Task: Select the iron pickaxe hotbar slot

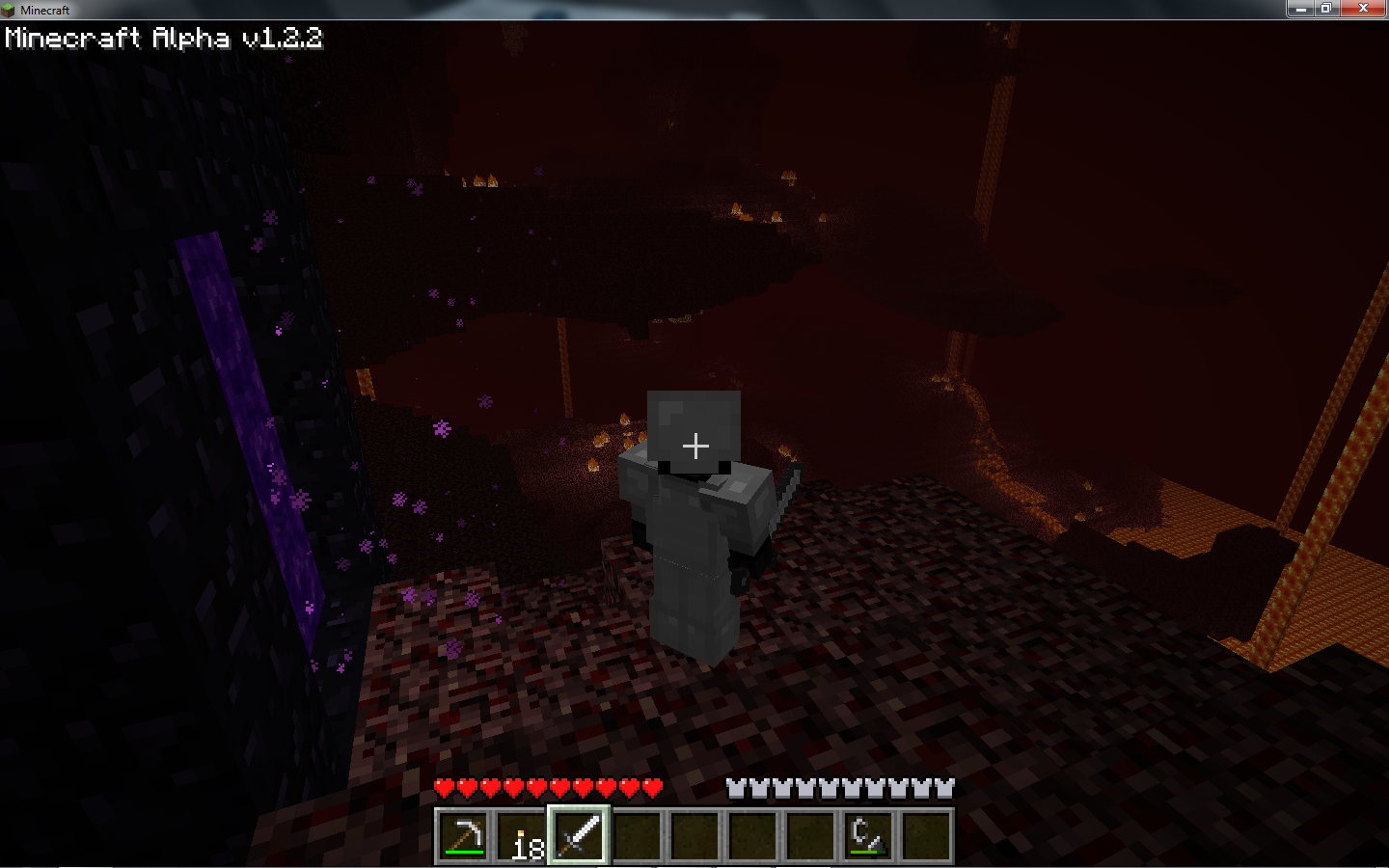Action: click(x=463, y=835)
